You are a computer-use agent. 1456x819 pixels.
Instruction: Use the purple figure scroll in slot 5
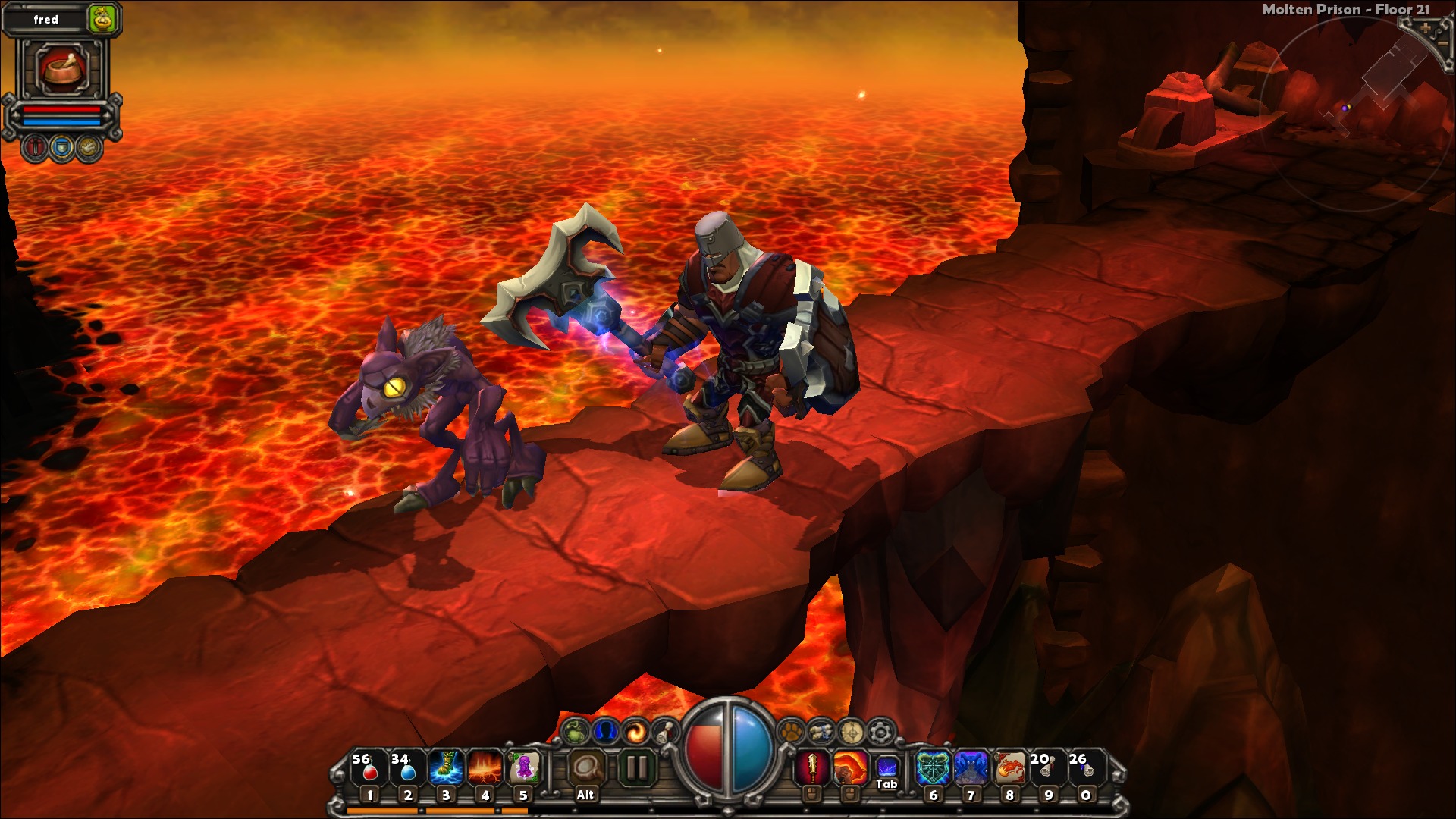pyautogui.click(x=523, y=768)
